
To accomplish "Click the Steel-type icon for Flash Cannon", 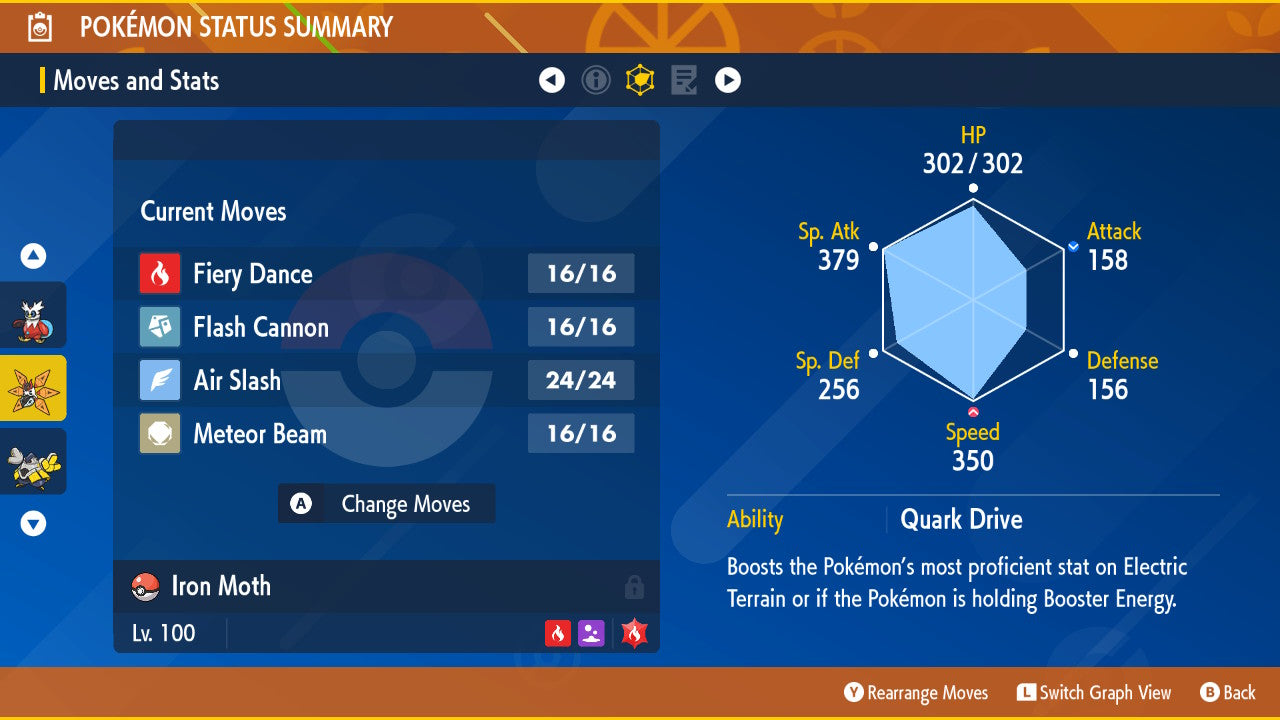I will click(160, 327).
